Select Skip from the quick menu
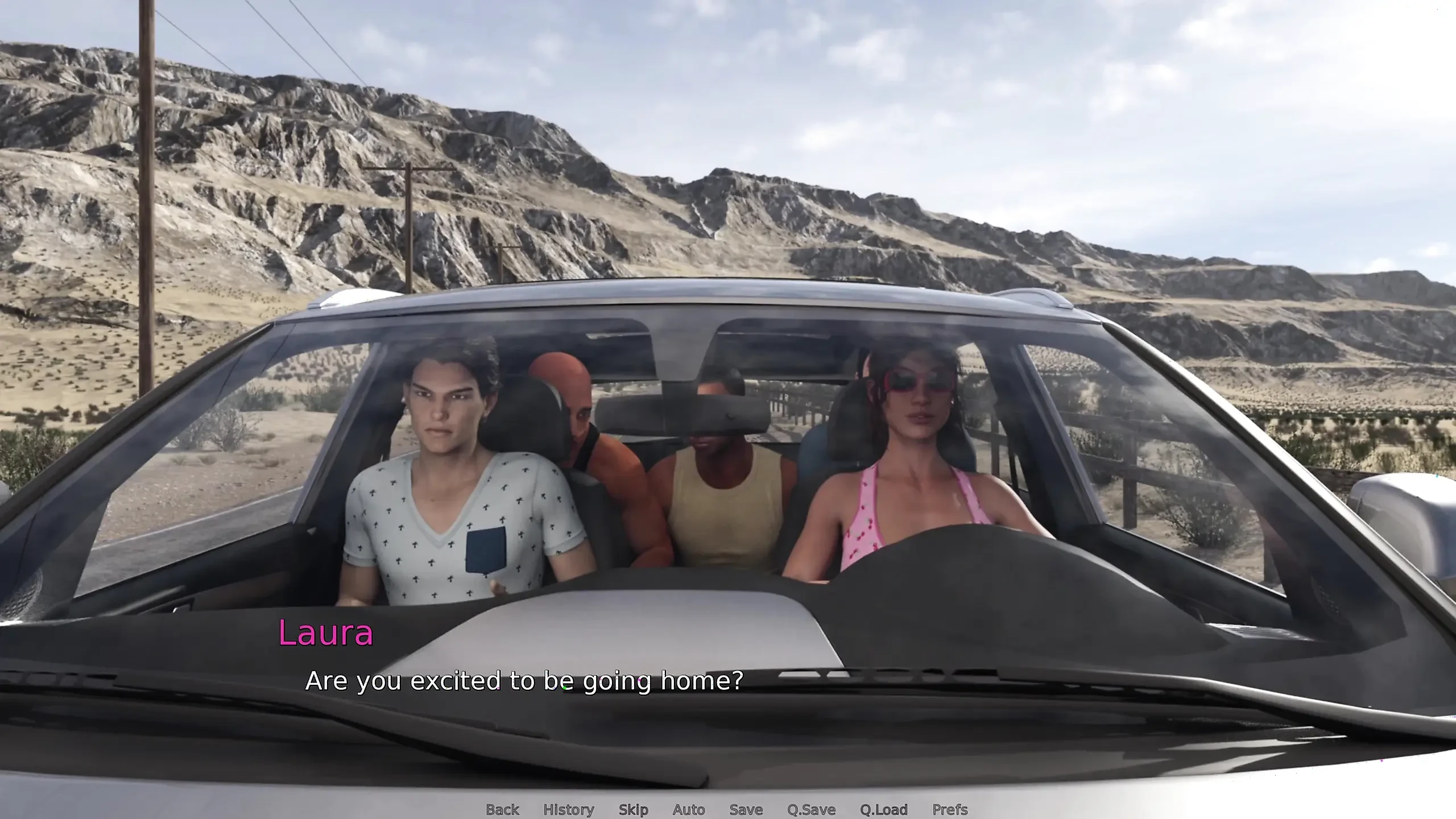Image resolution: width=1456 pixels, height=819 pixels. click(633, 810)
